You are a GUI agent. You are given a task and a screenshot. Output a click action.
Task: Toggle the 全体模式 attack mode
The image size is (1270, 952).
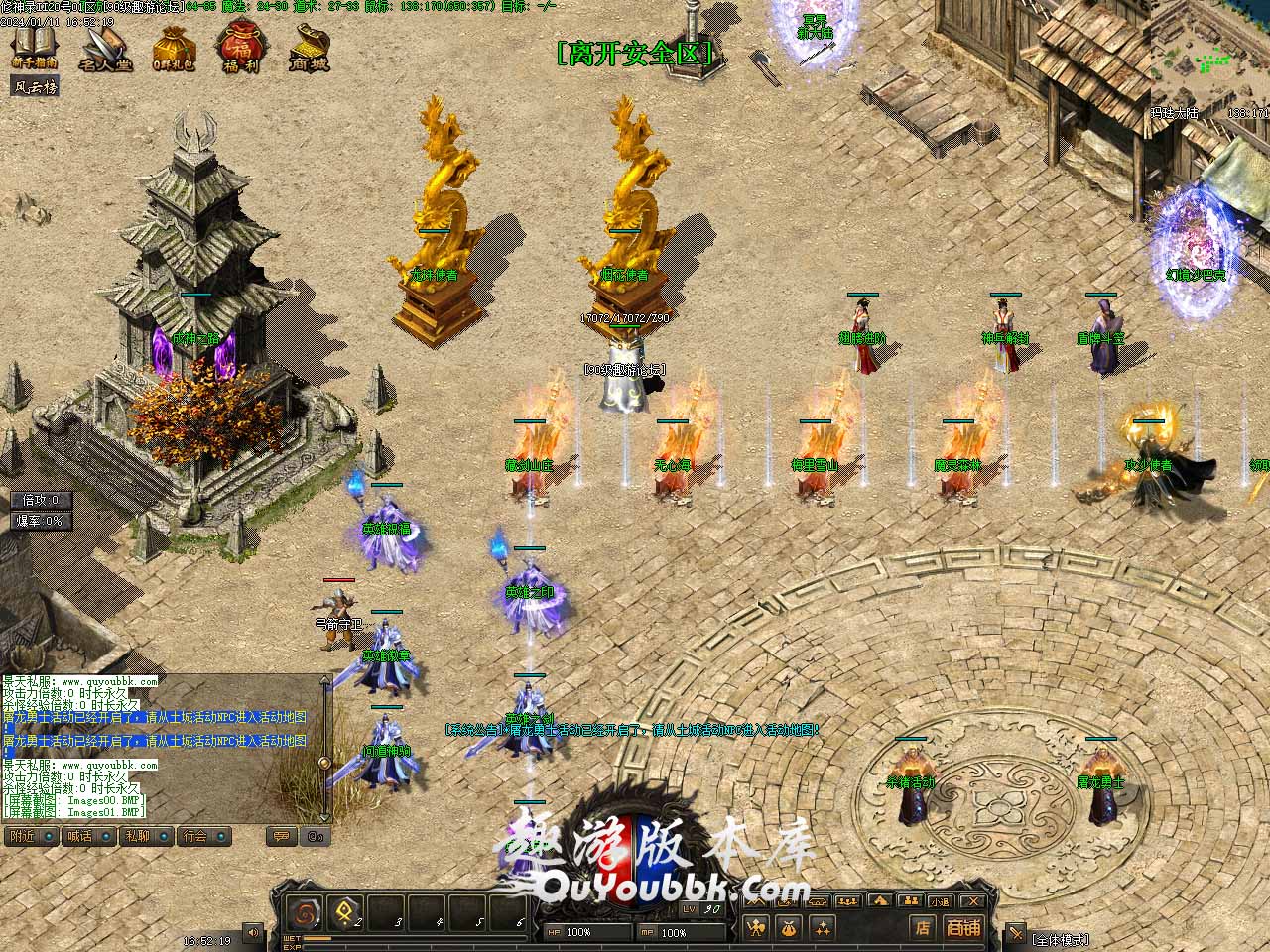tap(1060, 938)
